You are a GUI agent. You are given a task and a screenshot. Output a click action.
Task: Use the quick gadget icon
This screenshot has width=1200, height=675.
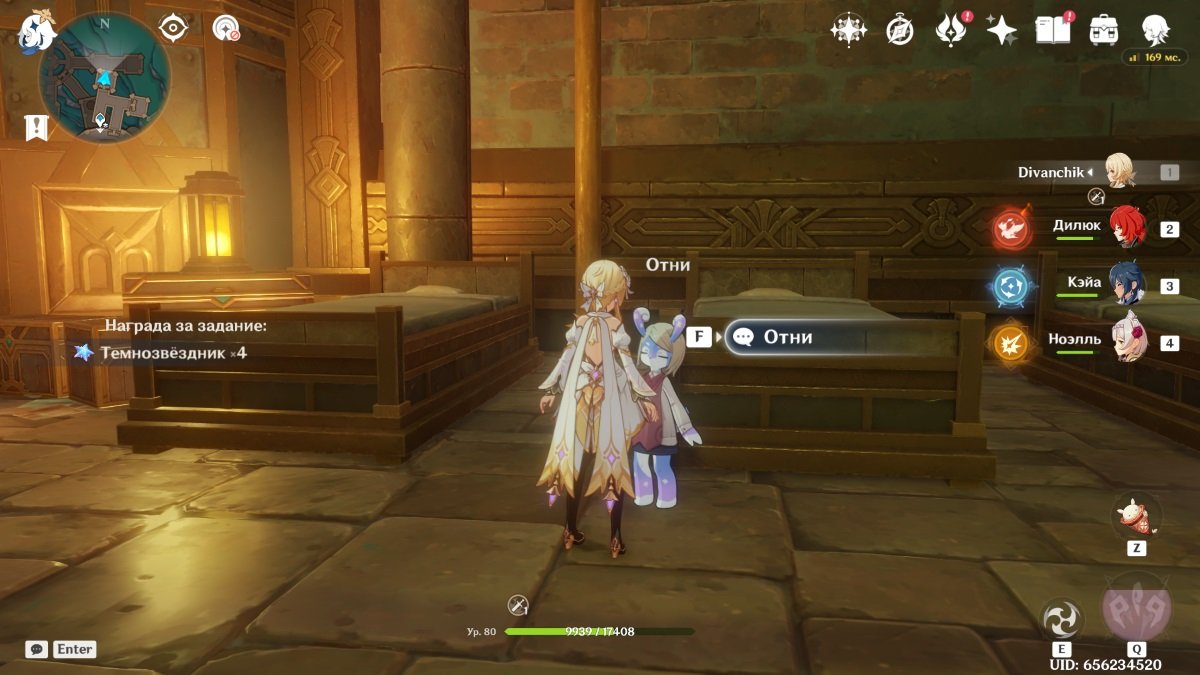point(1136,517)
